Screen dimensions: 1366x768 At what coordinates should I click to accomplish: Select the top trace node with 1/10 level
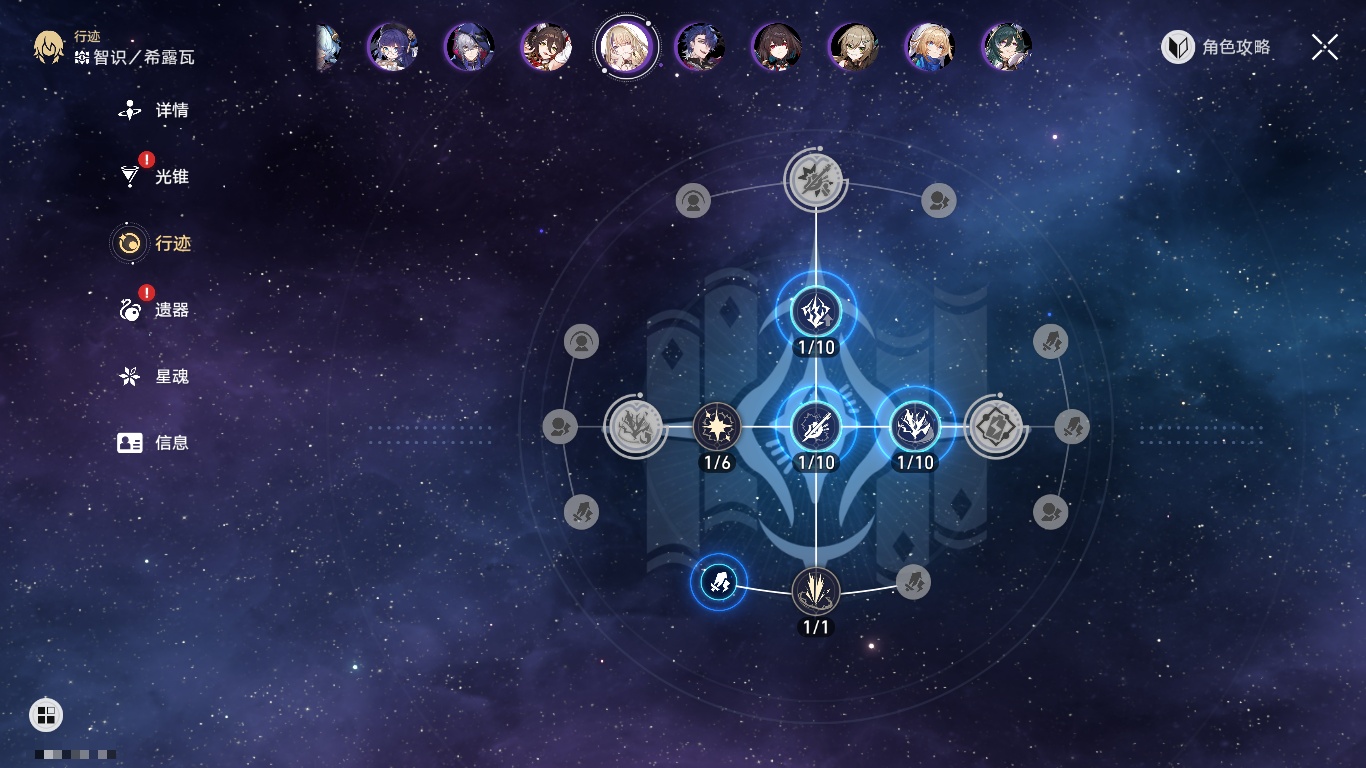click(x=816, y=313)
